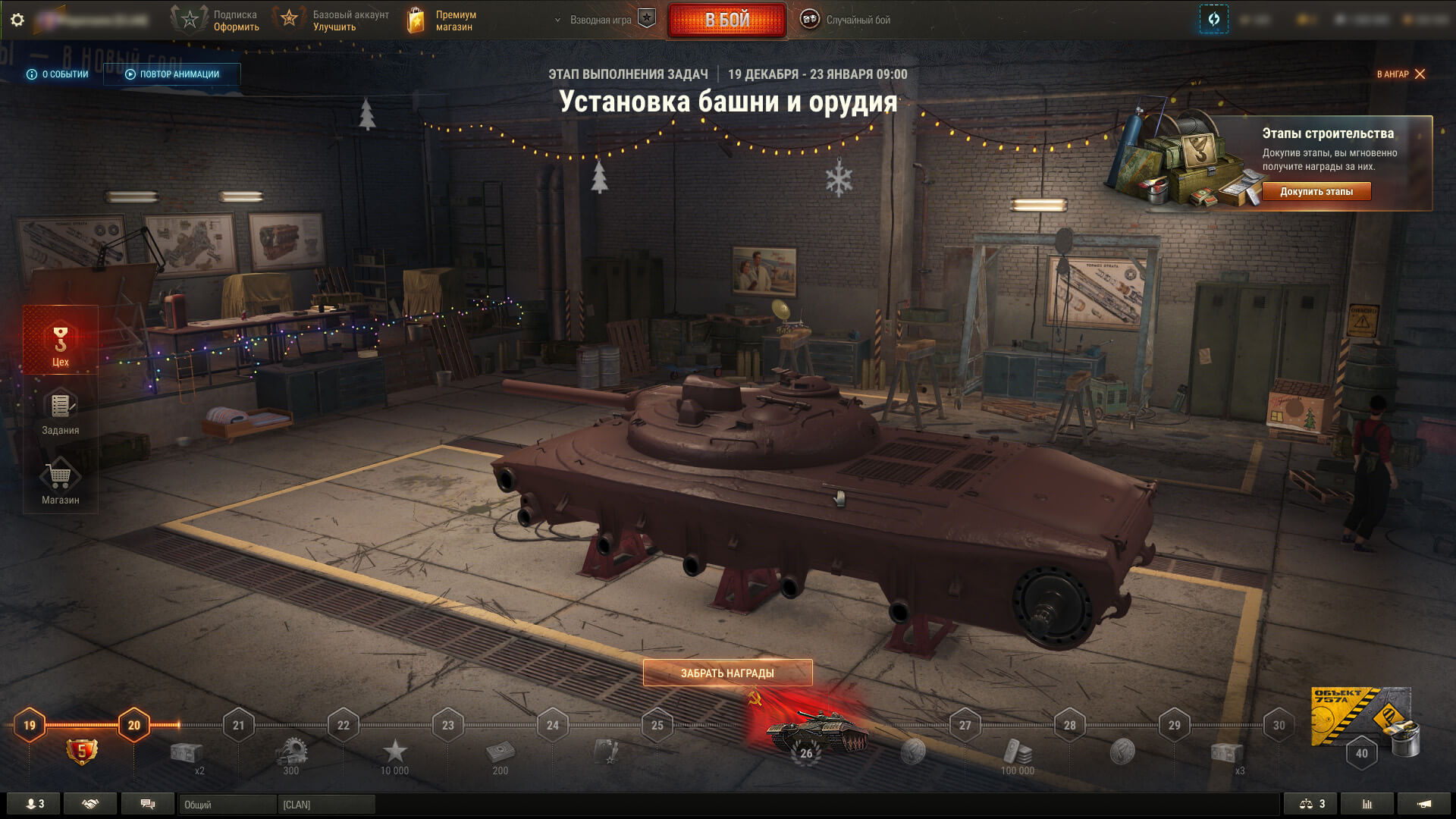1456x819 pixels.
Task: Switch to the Цех workshop tab
Action: (61, 345)
